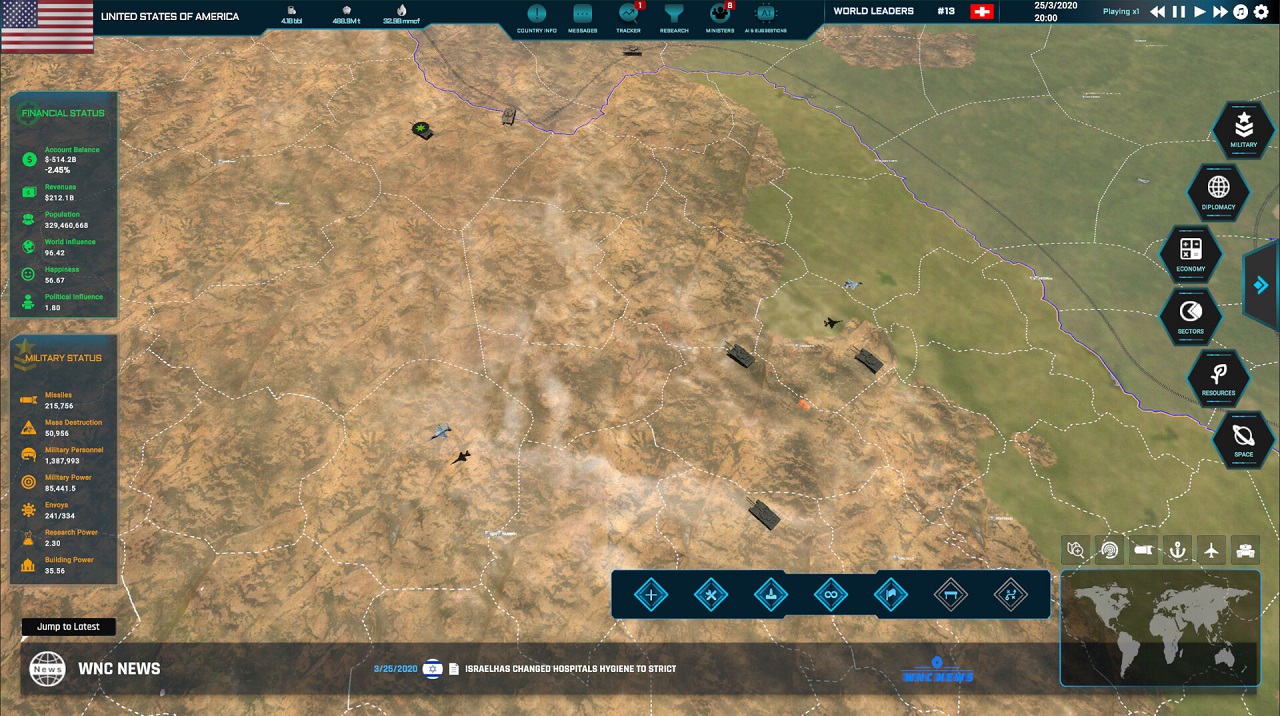
Task: Open the Space hexagon menu
Action: click(1243, 440)
